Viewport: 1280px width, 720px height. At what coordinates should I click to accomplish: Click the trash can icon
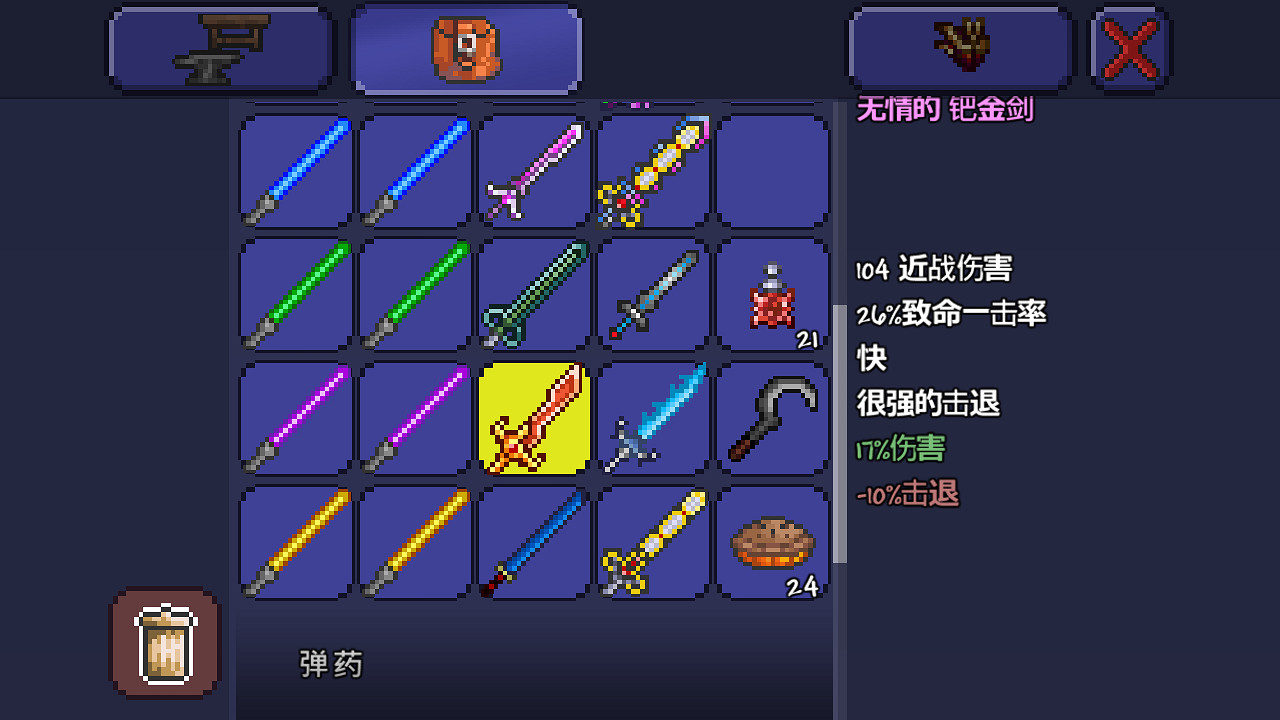coord(164,643)
